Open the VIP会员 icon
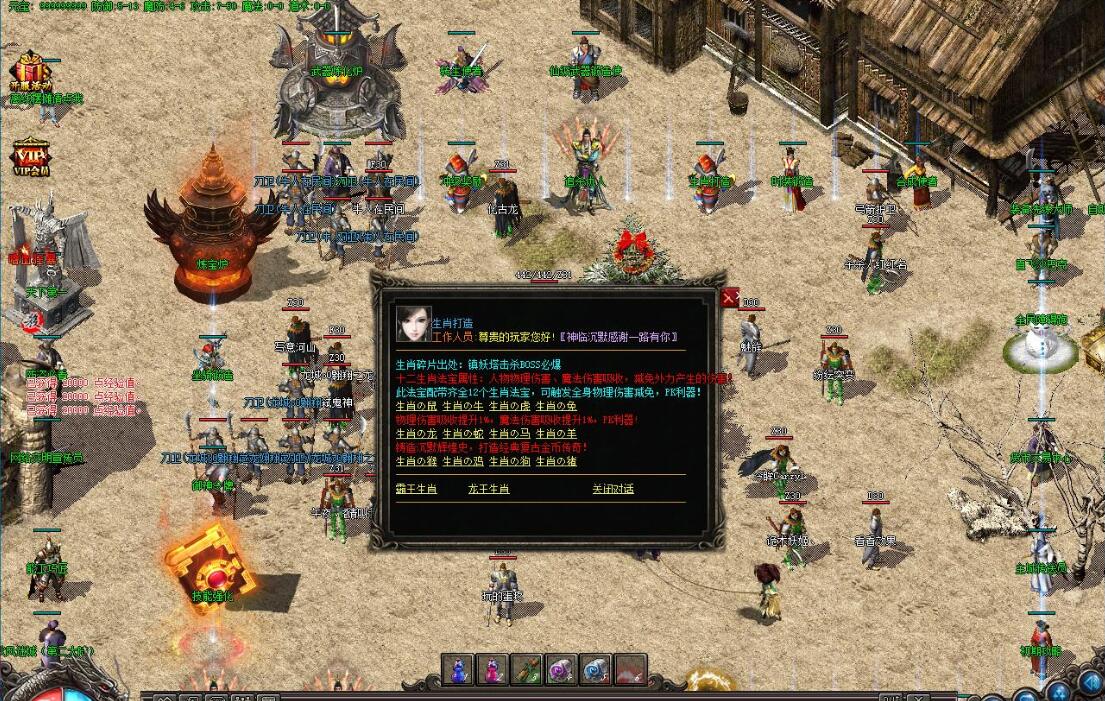Image resolution: width=1105 pixels, height=701 pixels. point(30,158)
